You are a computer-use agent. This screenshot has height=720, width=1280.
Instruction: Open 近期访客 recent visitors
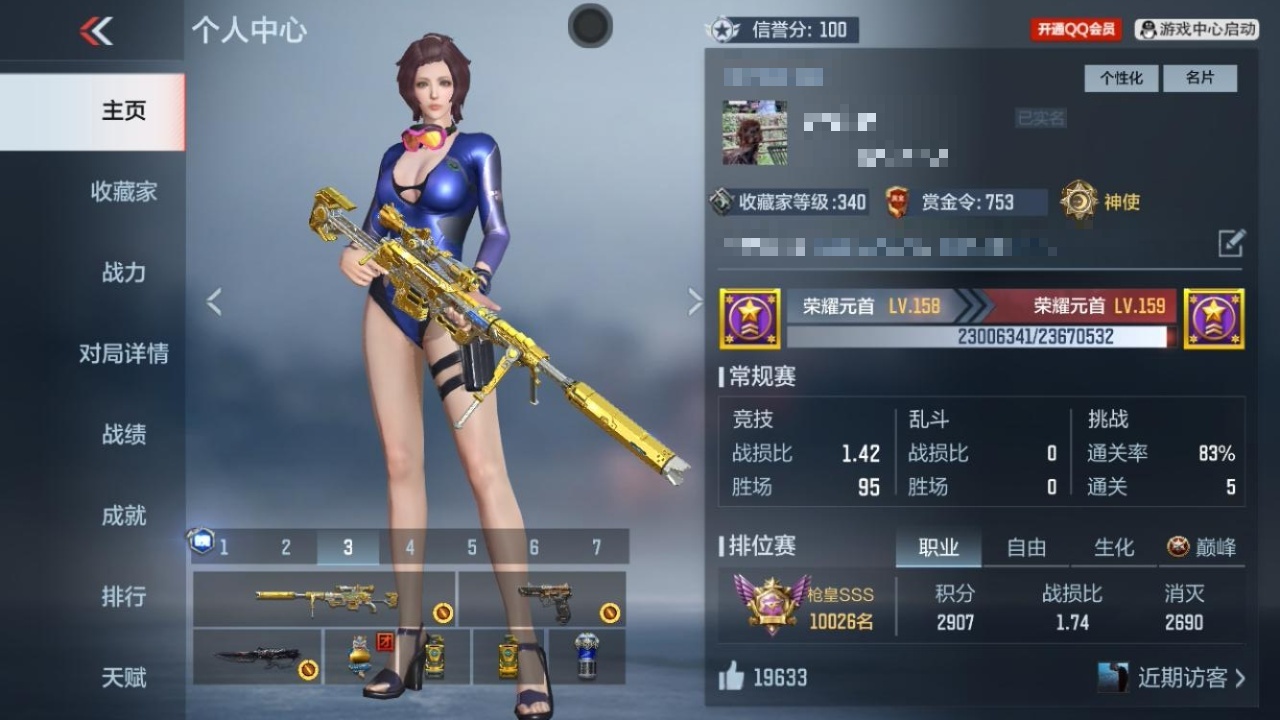(1180, 677)
